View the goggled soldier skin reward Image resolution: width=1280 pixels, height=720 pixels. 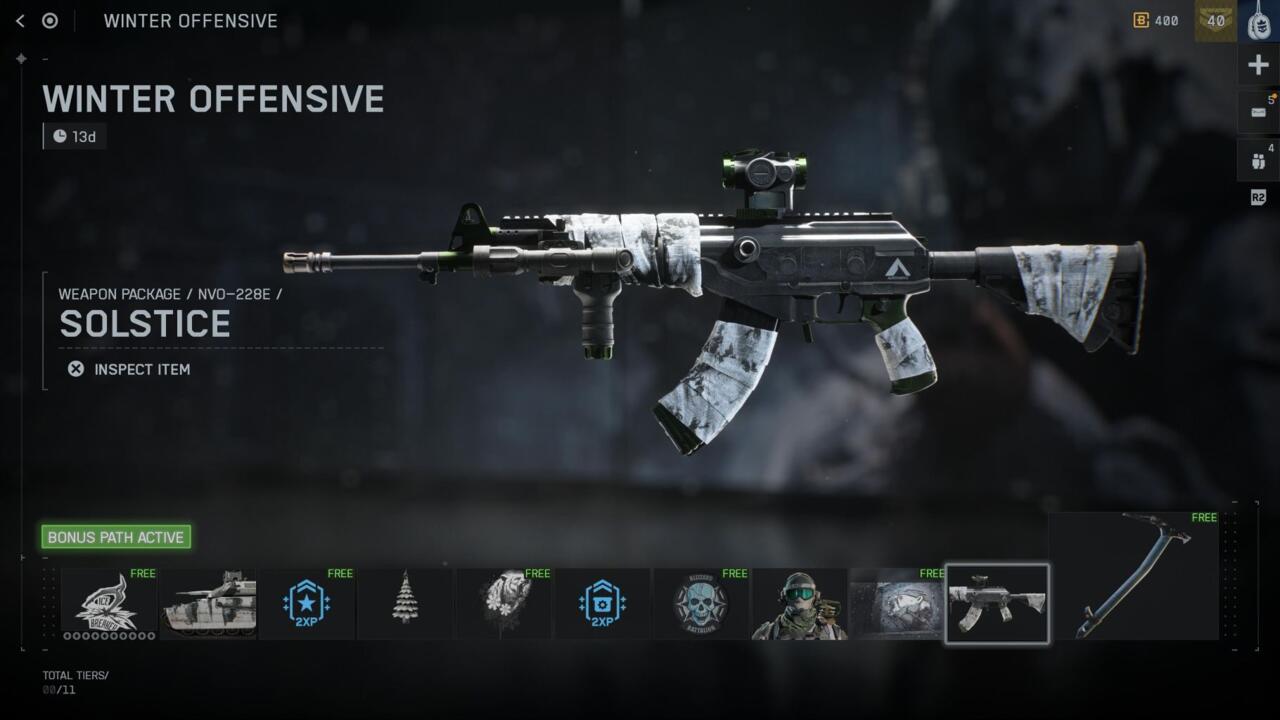(799, 604)
